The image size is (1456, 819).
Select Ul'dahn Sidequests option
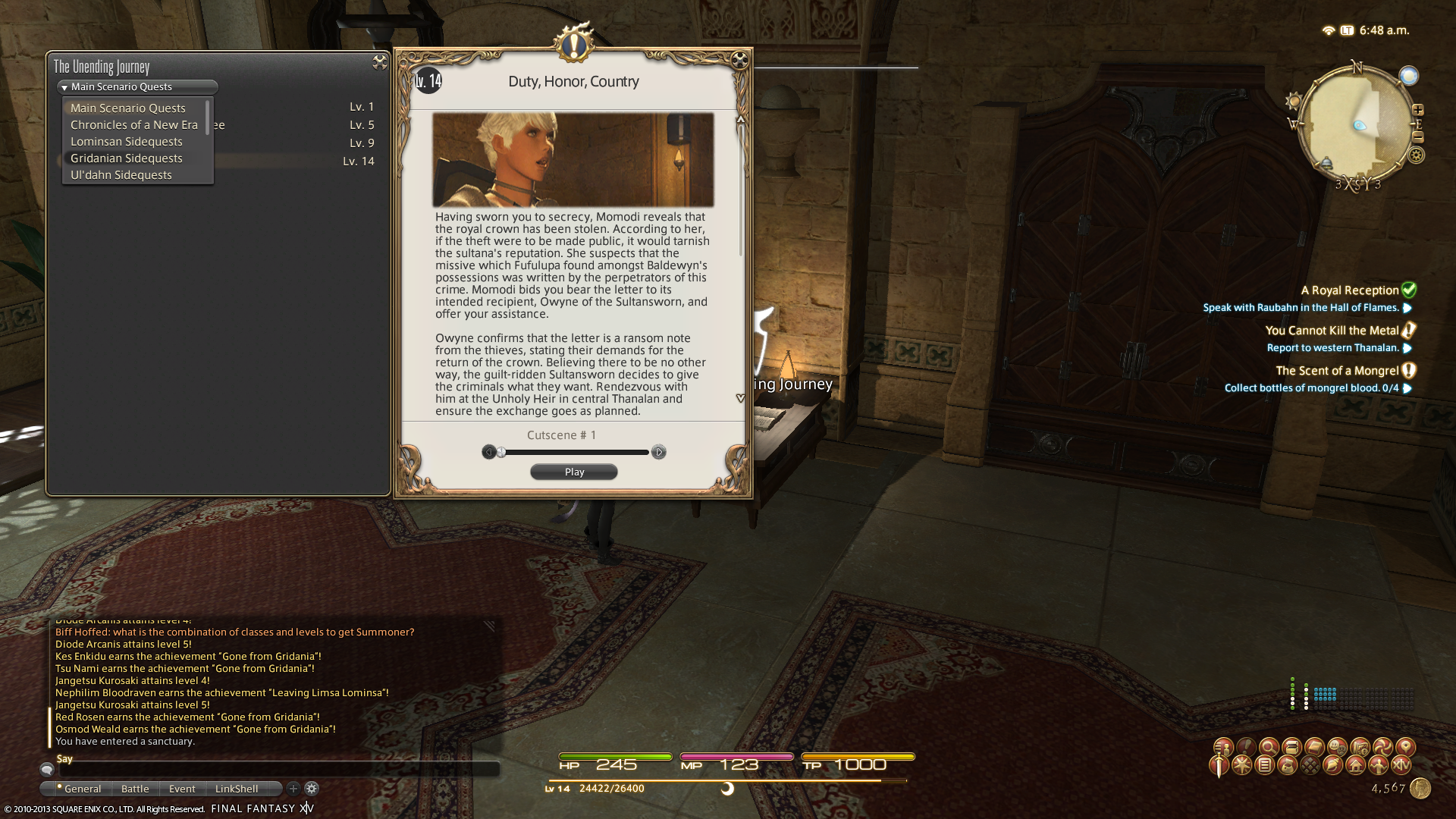pos(121,175)
